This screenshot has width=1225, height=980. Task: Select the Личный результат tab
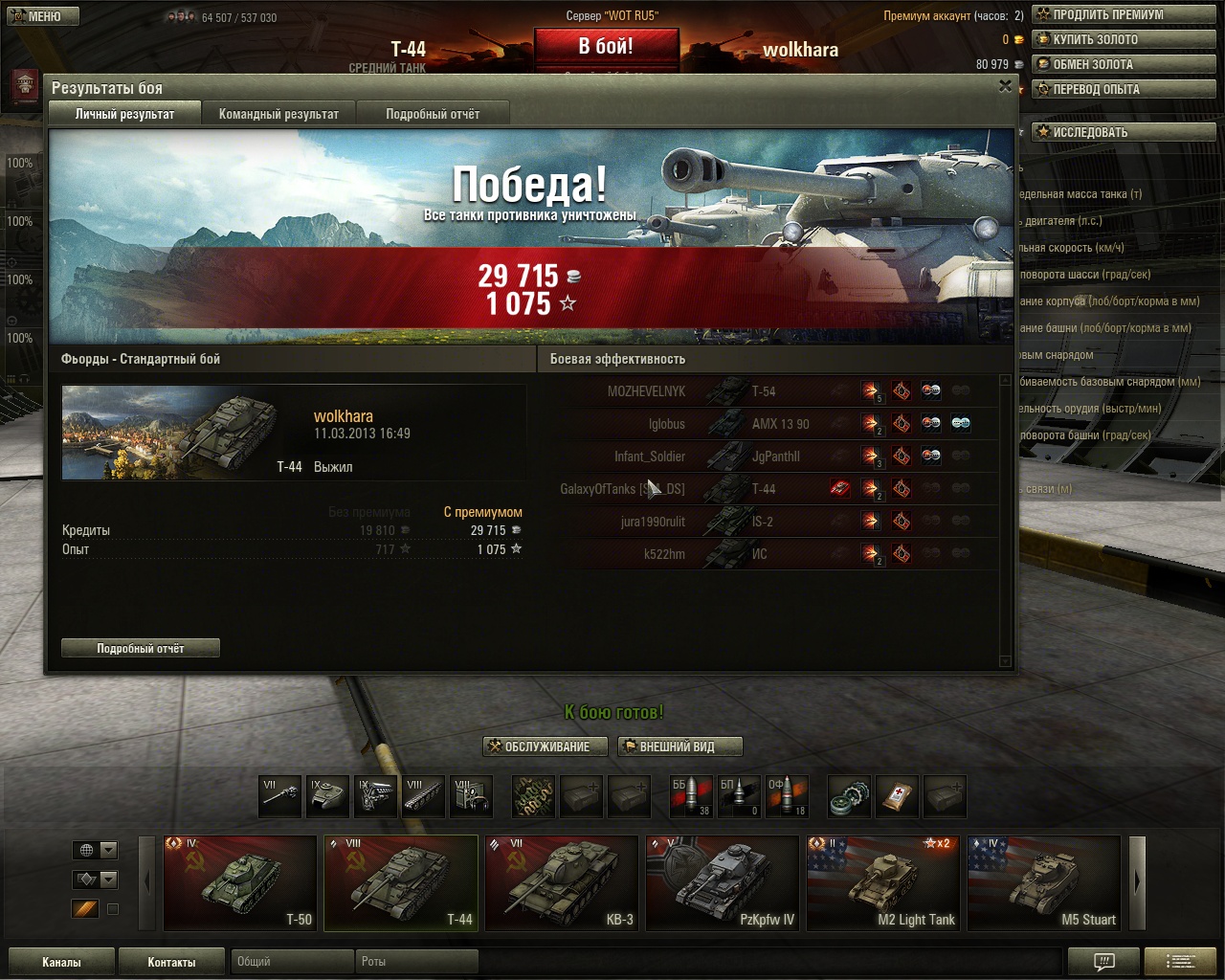coord(124,114)
